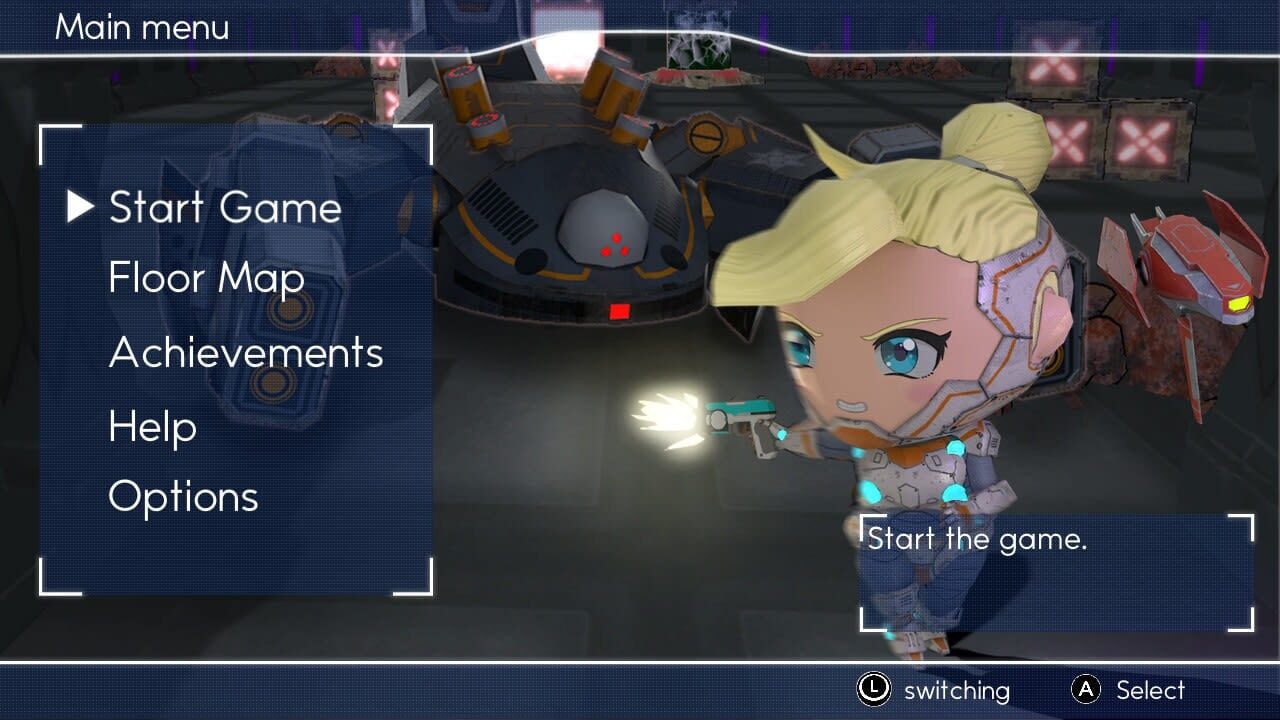Image resolution: width=1280 pixels, height=720 pixels.
Task: Click the Main menu header title
Action: (x=141, y=28)
